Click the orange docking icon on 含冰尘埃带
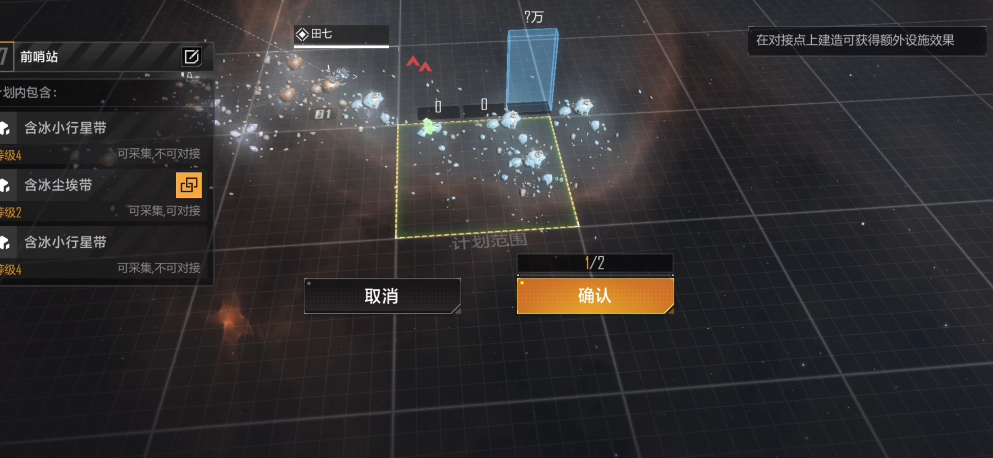Viewport: 993px width, 458px height. pyautogui.click(x=189, y=184)
